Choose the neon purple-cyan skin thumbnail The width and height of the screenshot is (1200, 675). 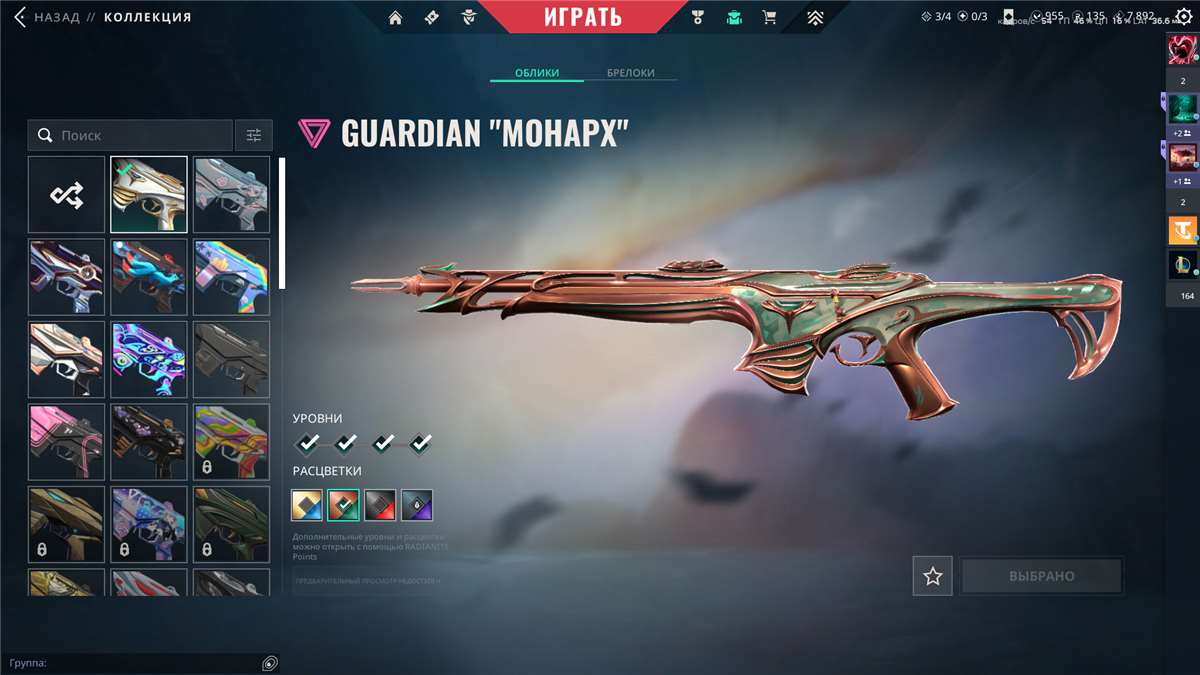[149, 359]
